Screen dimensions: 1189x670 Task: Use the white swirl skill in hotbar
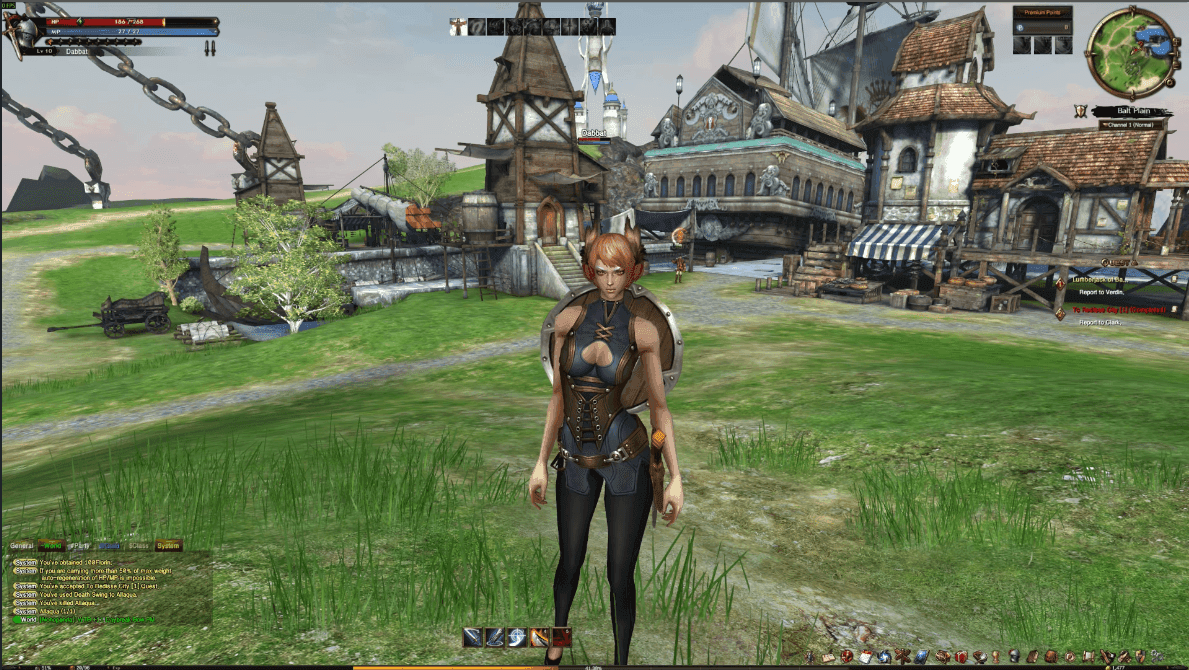517,637
